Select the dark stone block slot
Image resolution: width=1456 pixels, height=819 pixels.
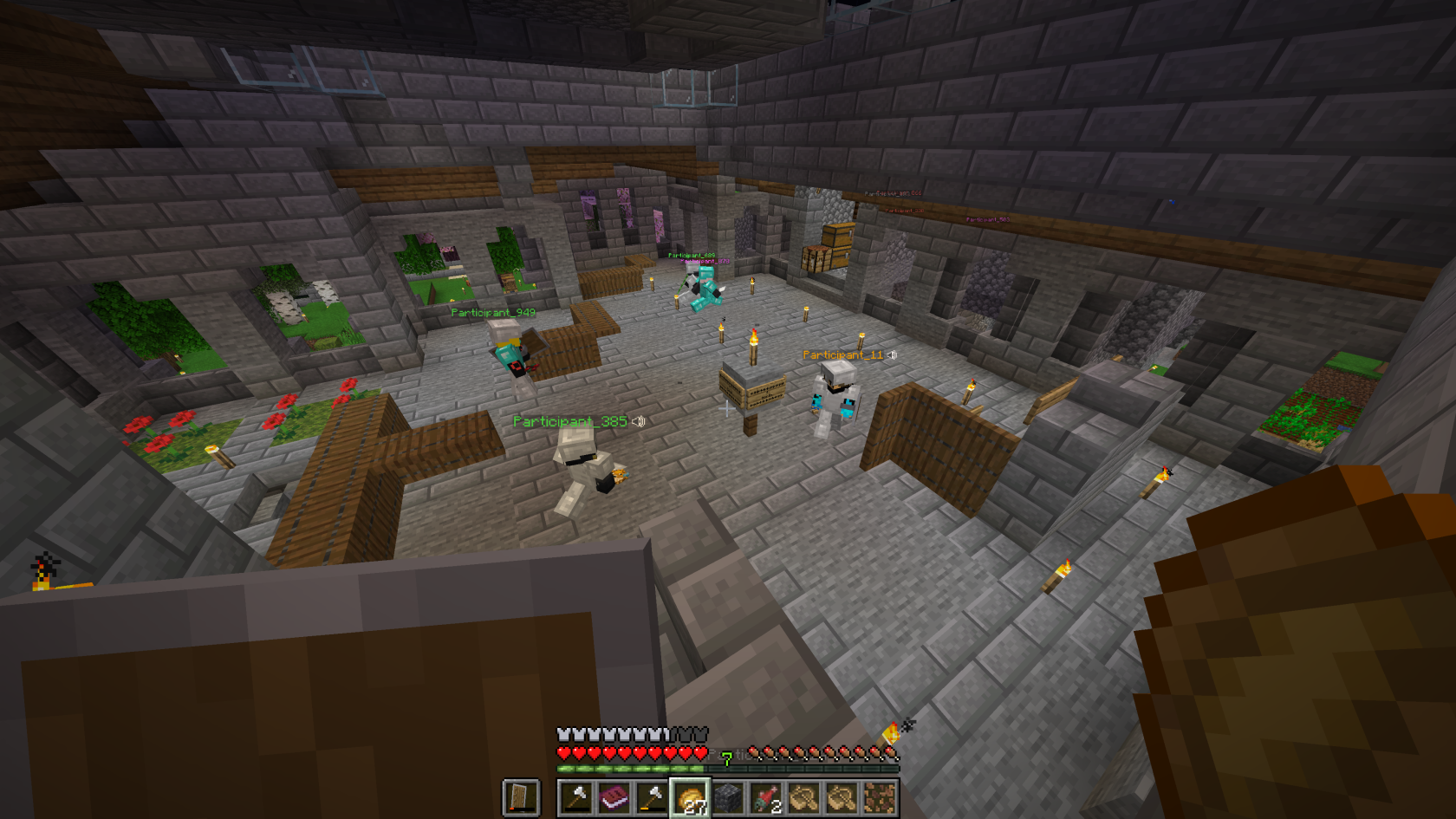[728, 797]
